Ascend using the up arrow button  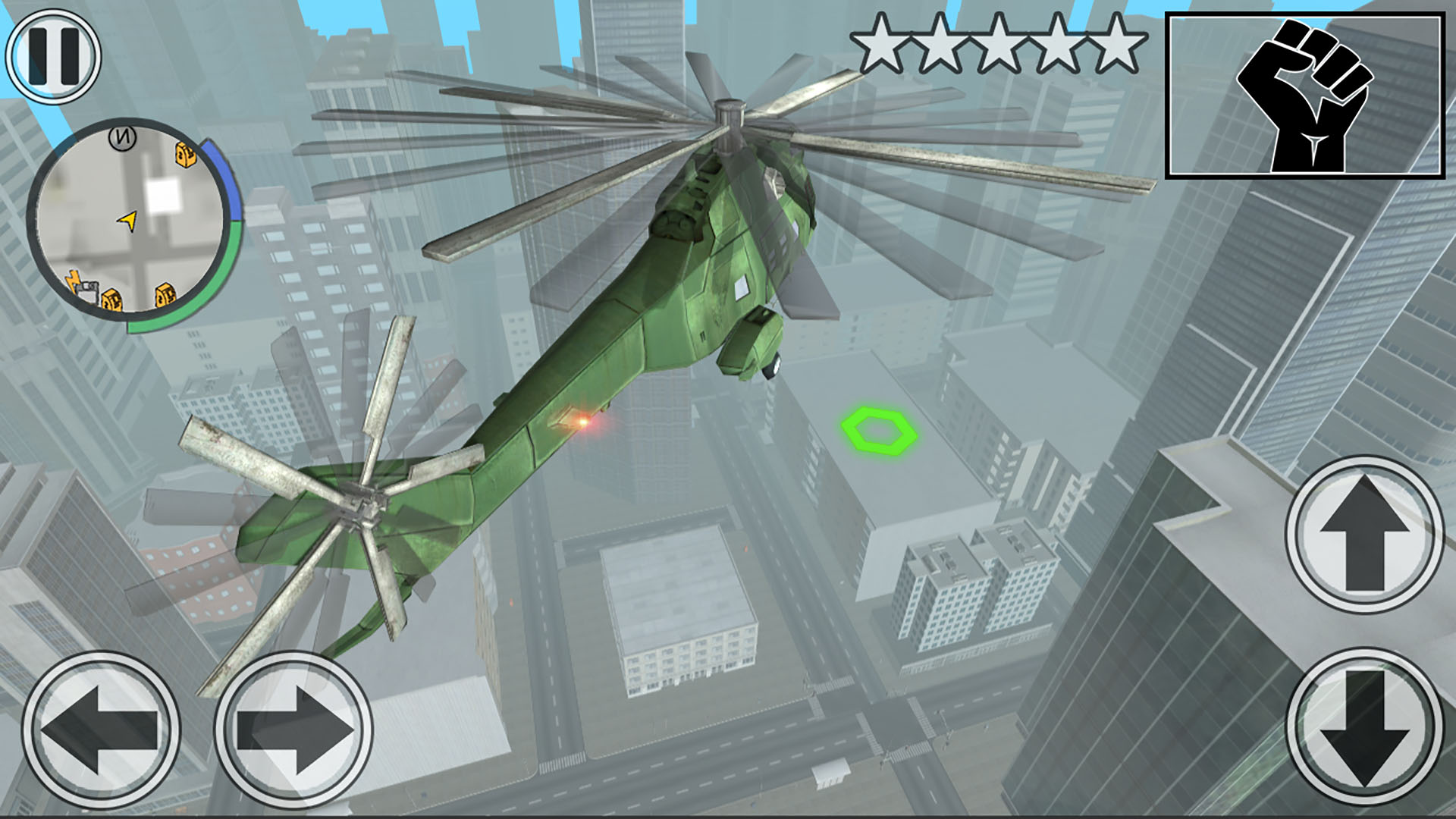(x=1364, y=533)
